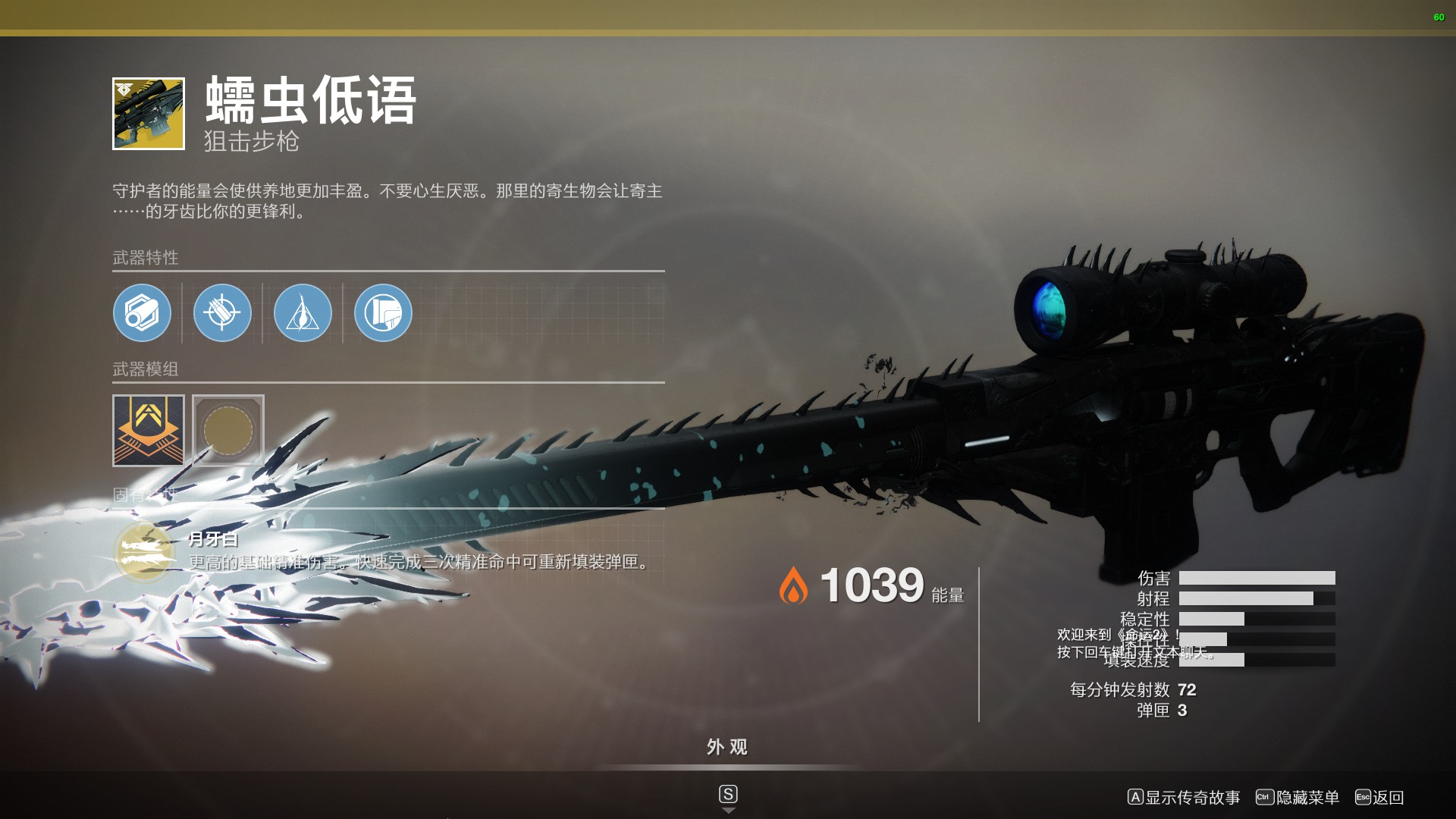
Task: Select the stock perk icon
Action: (x=383, y=312)
